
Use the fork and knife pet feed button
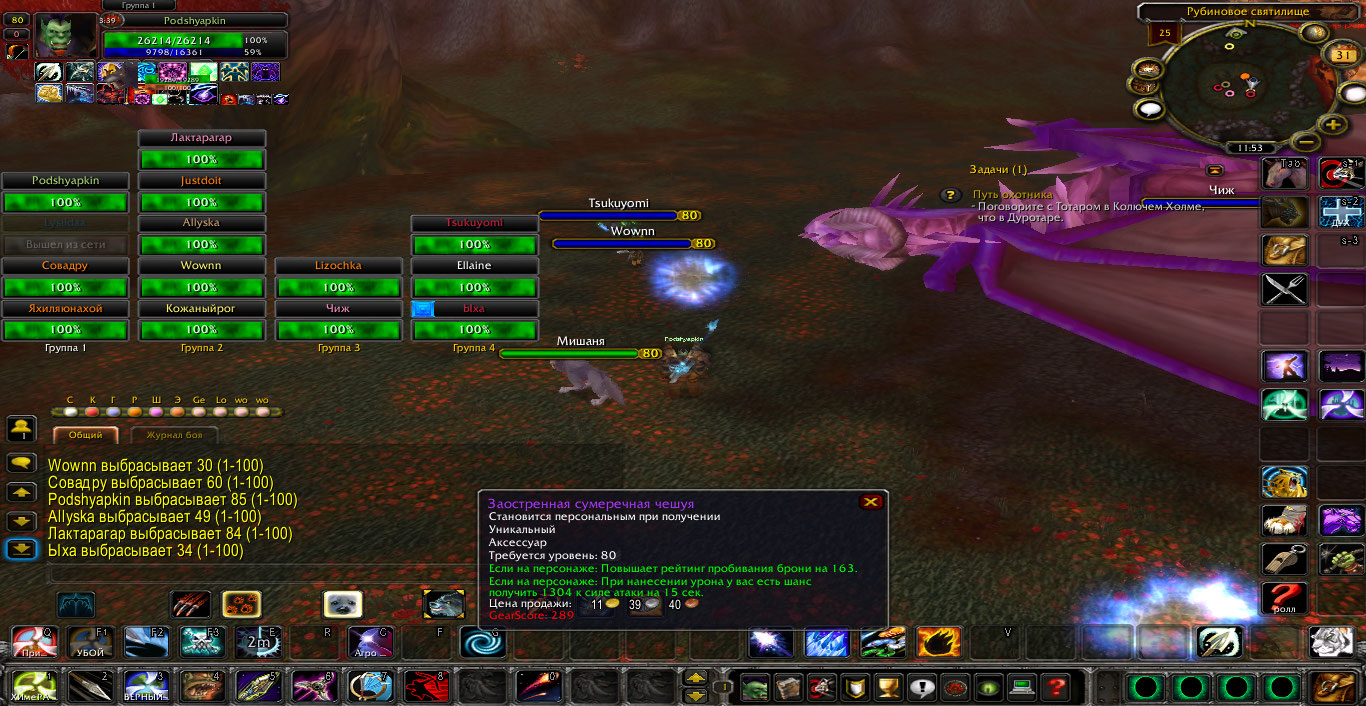pyautogui.click(x=1284, y=290)
